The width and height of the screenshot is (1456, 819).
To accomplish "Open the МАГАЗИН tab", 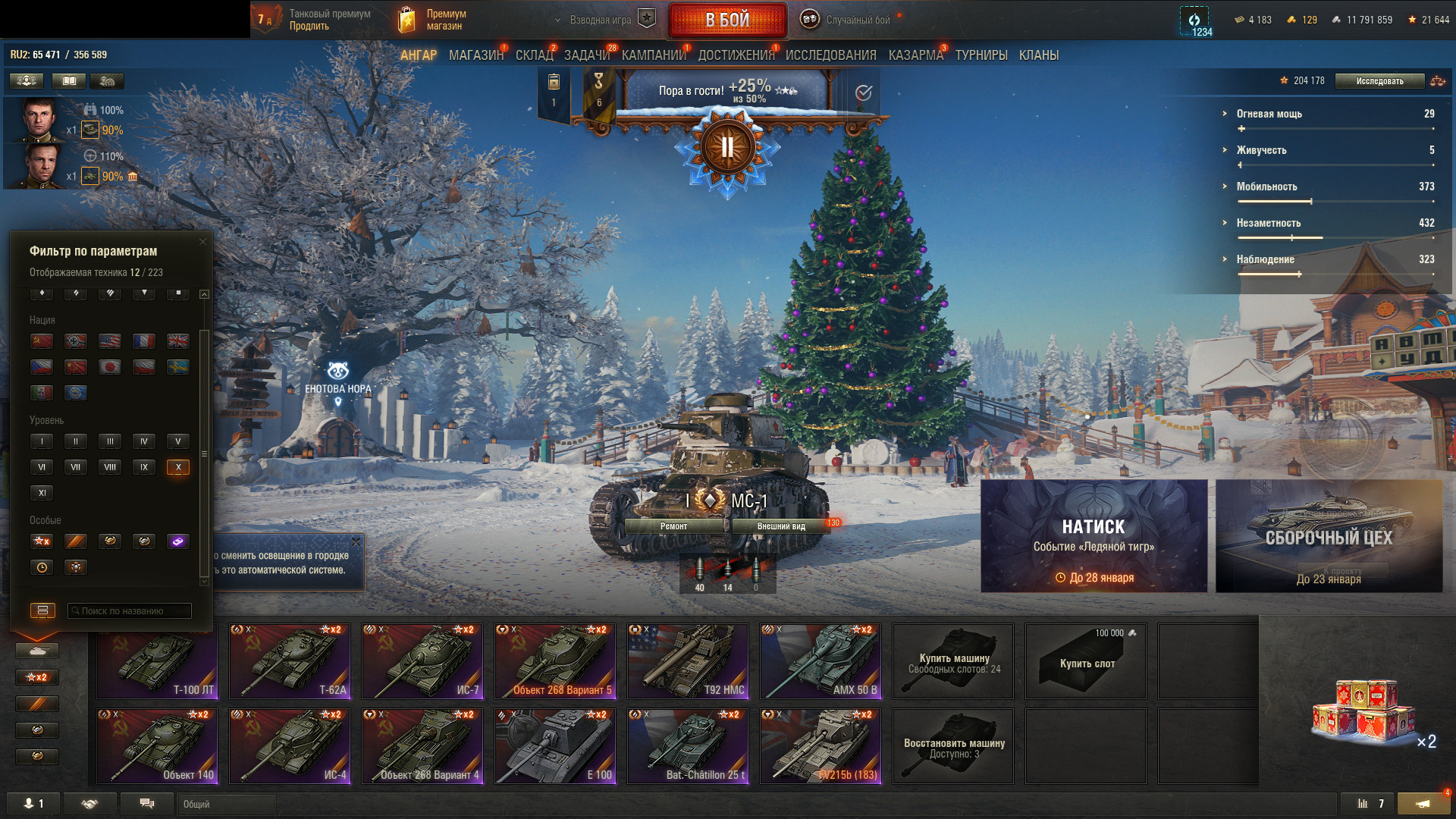I will [475, 55].
